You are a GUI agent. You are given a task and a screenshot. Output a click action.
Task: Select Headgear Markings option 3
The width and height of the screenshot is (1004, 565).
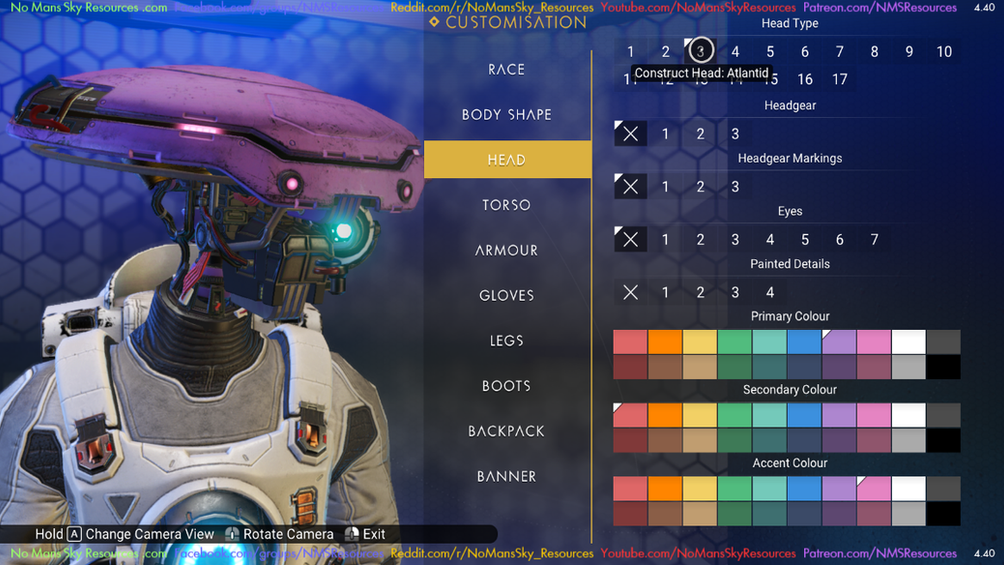[735, 187]
